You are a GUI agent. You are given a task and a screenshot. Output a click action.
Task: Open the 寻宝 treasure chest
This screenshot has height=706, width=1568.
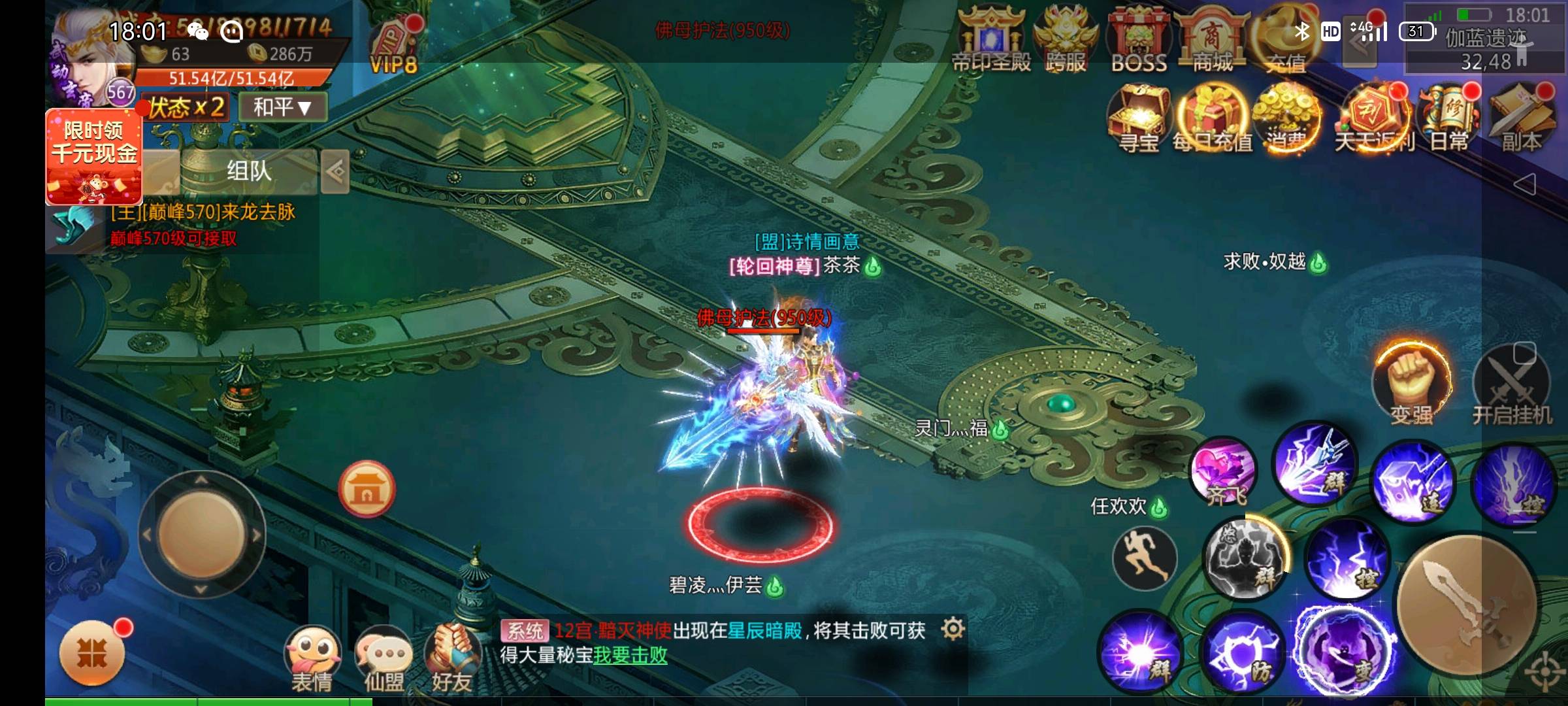(x=1139, y=118)
